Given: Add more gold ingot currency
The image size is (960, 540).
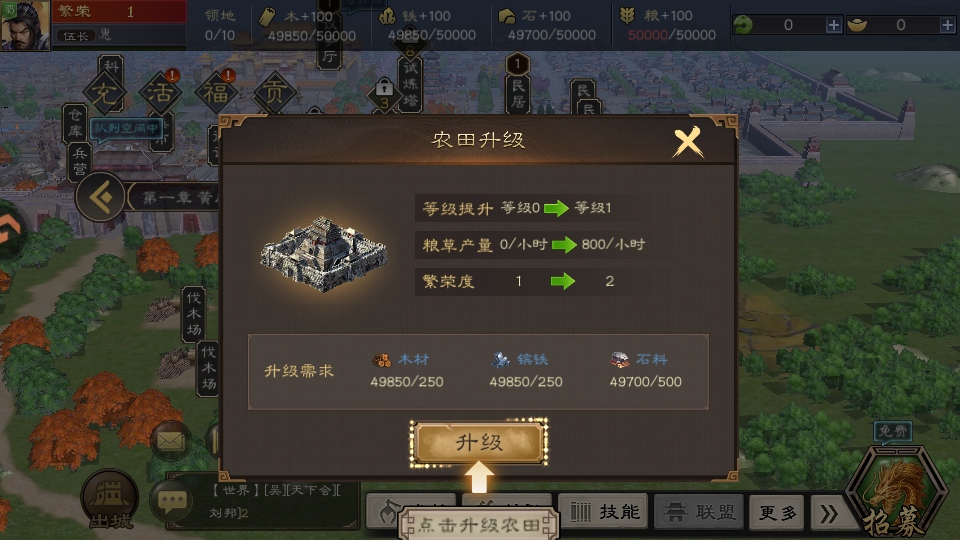Looking at the screenshot, I should pyautogui.click(x=946, y=25).
